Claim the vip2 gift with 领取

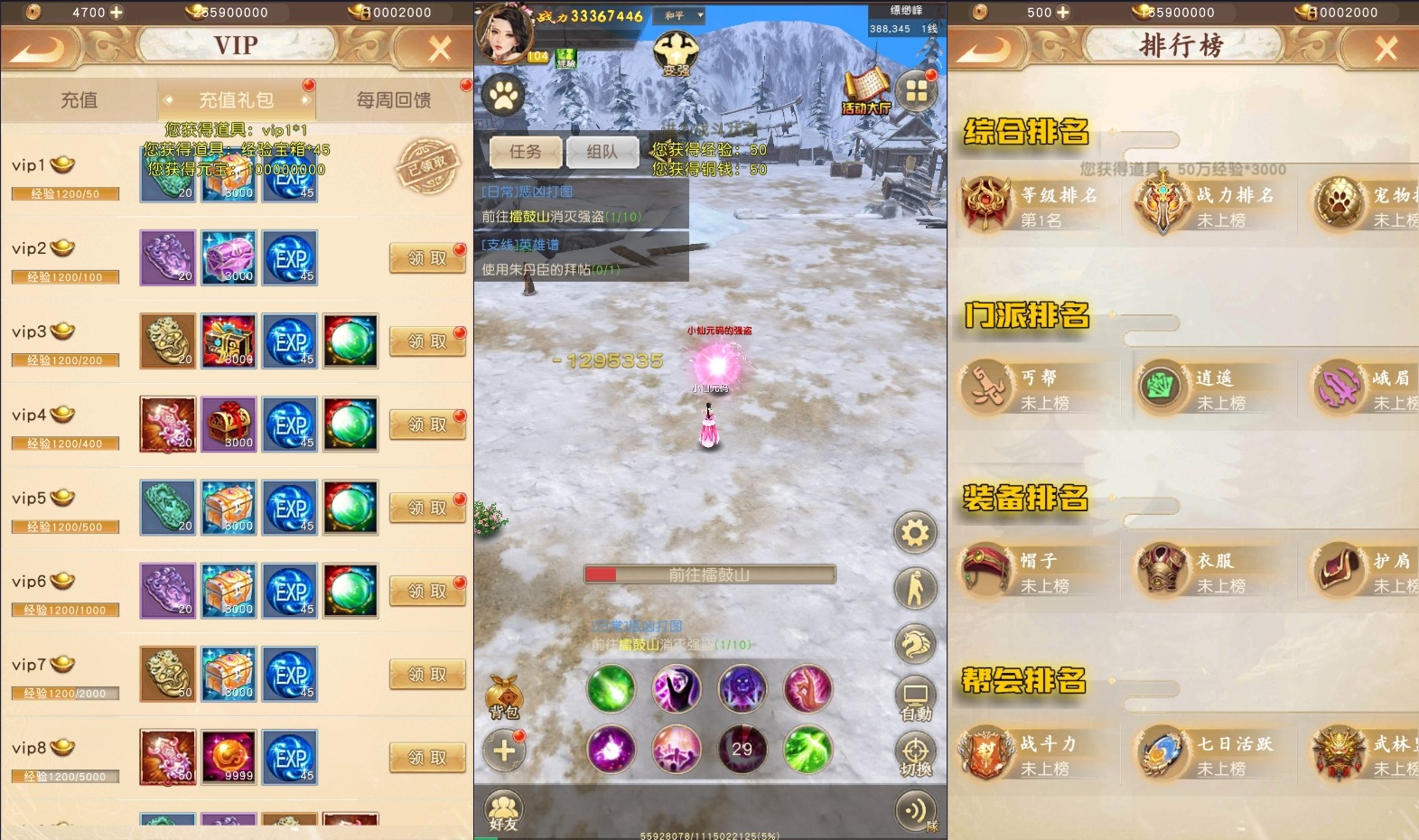coord(427,258)
